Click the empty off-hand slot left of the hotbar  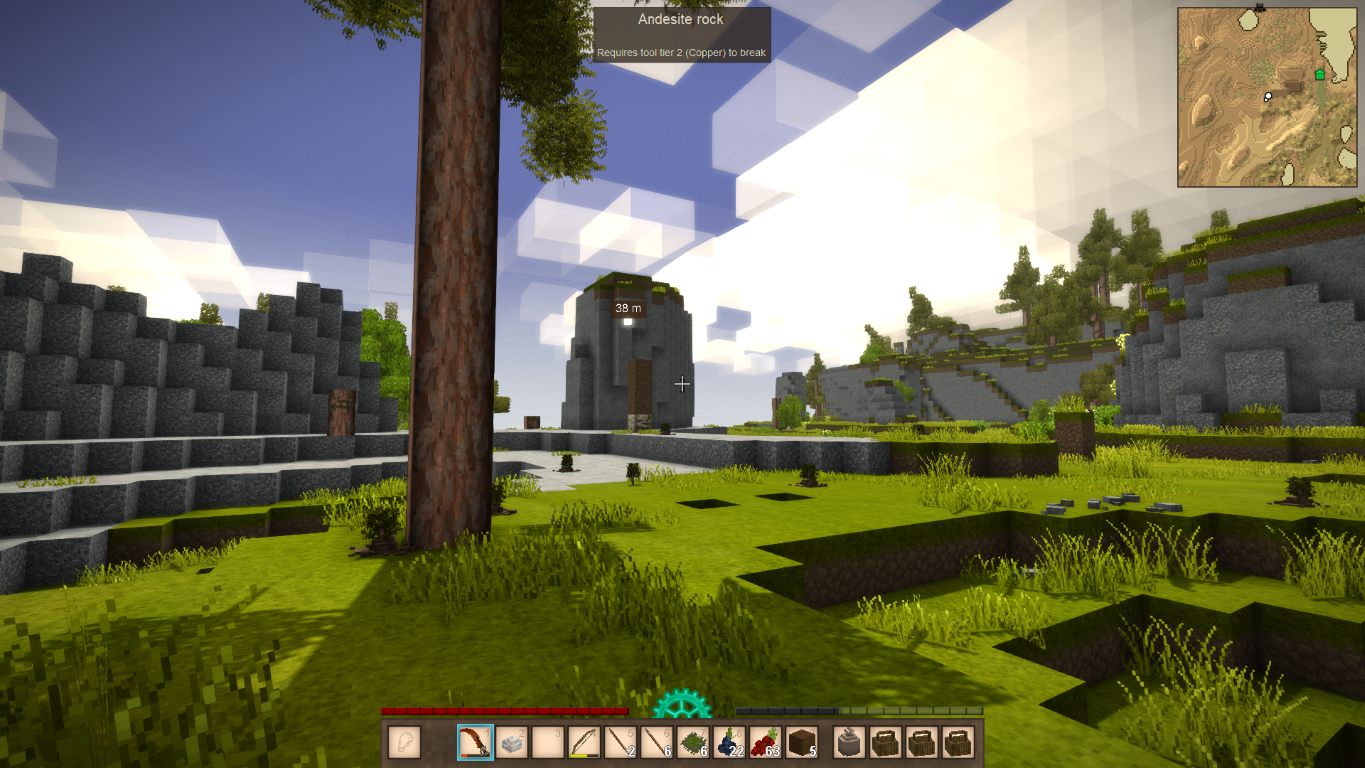404,742
